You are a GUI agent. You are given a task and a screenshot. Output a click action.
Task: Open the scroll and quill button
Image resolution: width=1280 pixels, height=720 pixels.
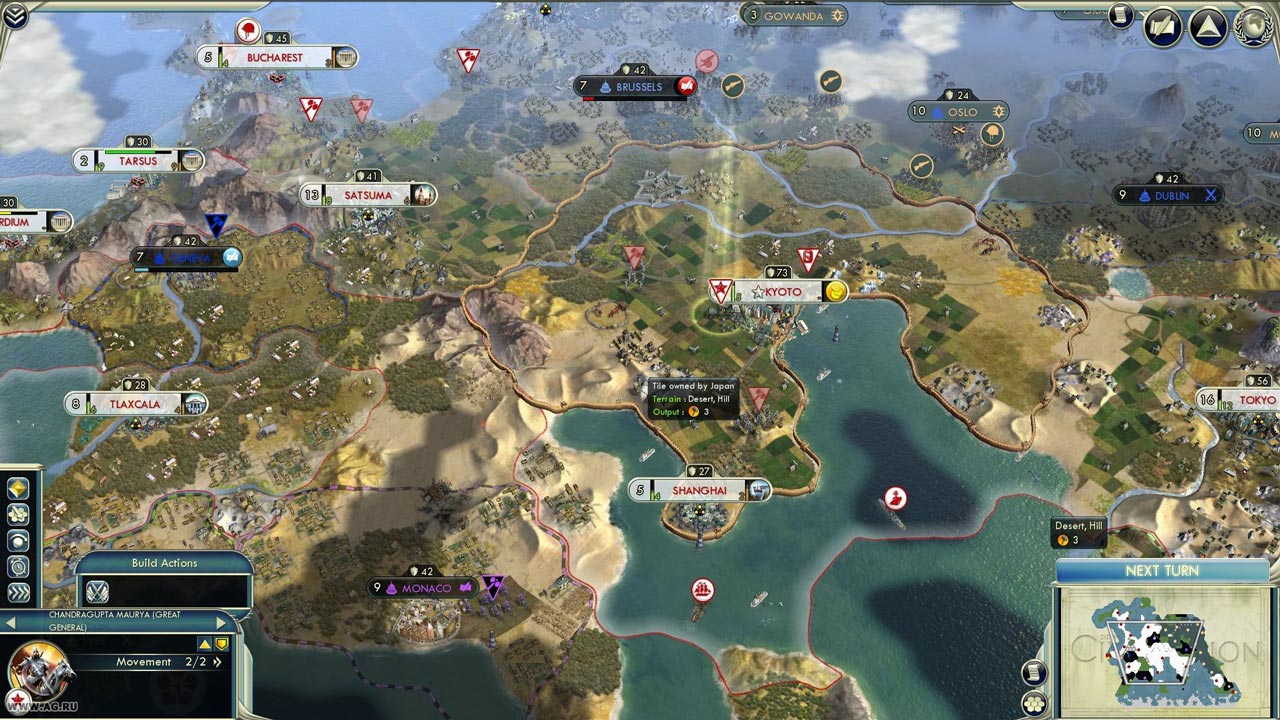(1164, 26)
